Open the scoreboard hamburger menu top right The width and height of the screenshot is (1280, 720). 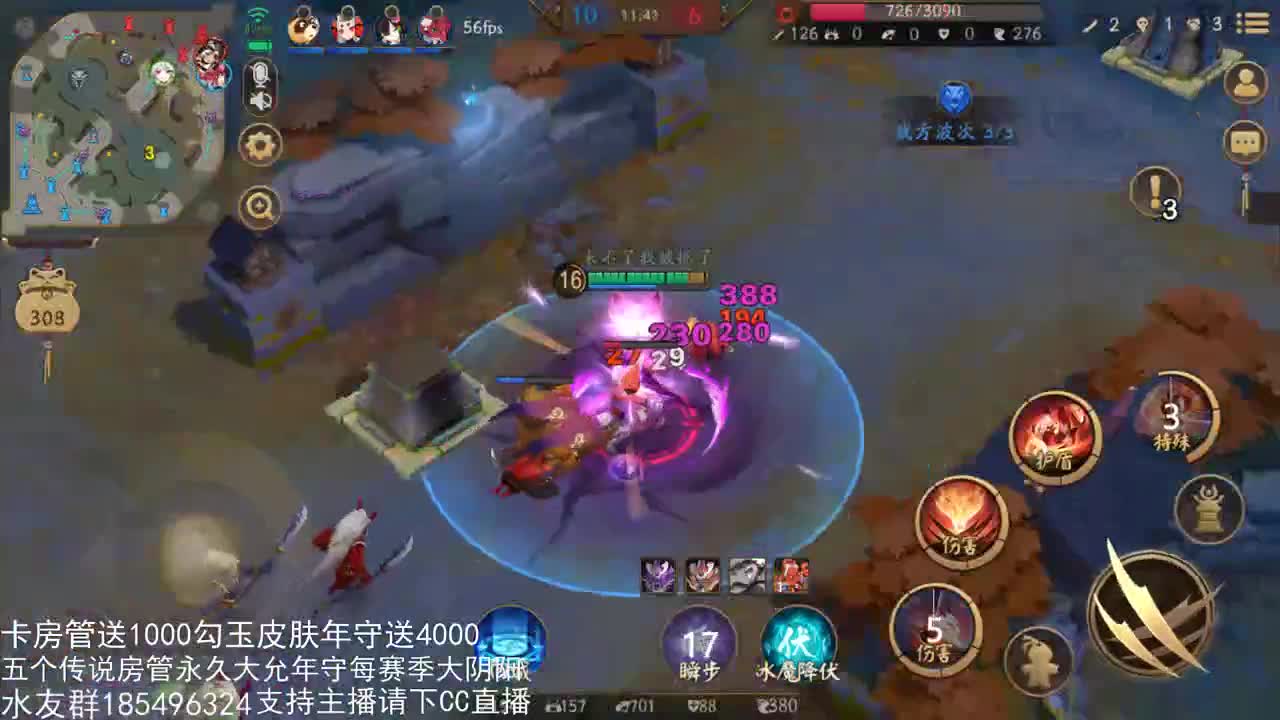(1255, 20)
